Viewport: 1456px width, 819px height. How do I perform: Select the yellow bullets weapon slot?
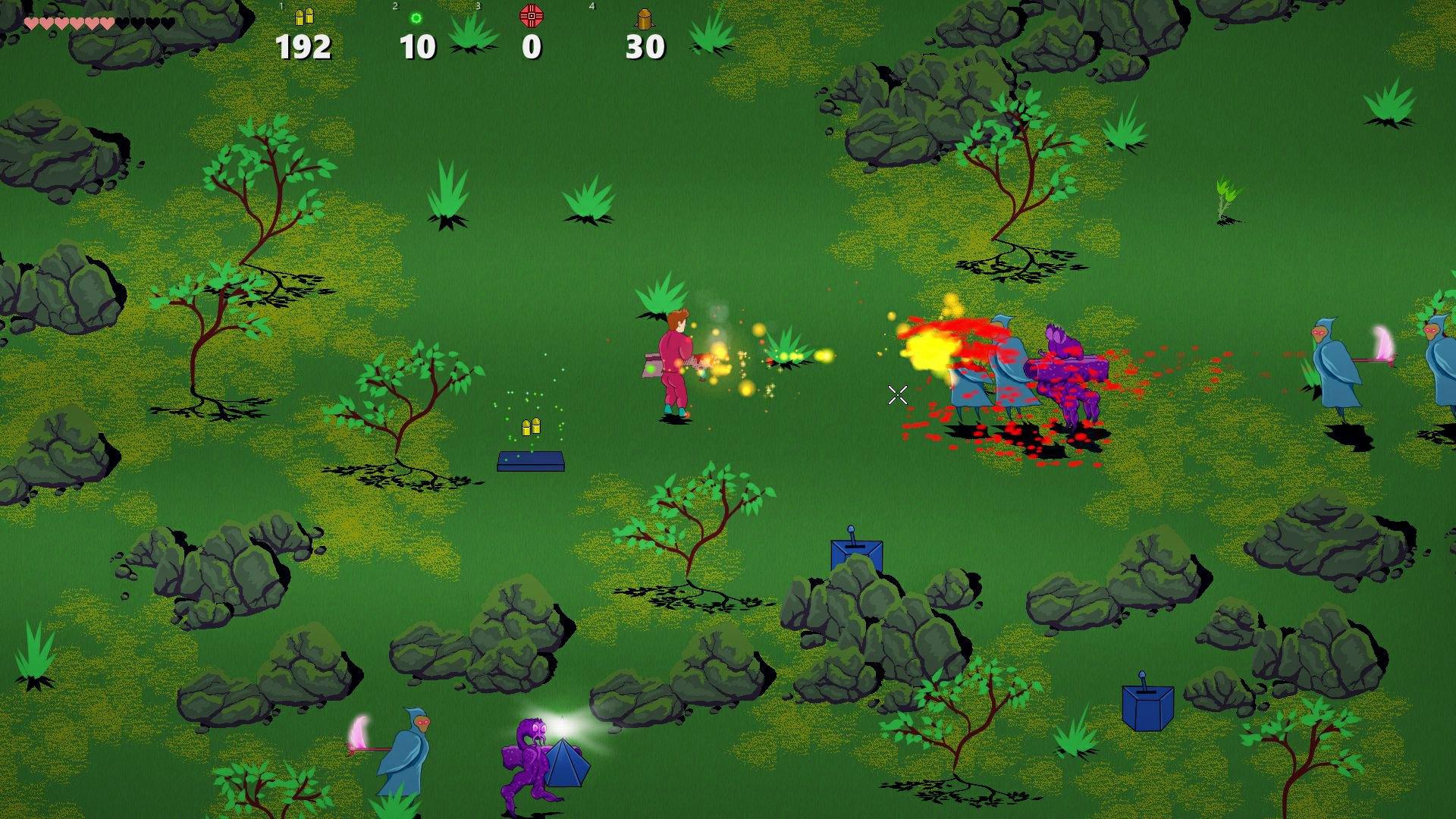pyautogui.click(x=304, y=17)
